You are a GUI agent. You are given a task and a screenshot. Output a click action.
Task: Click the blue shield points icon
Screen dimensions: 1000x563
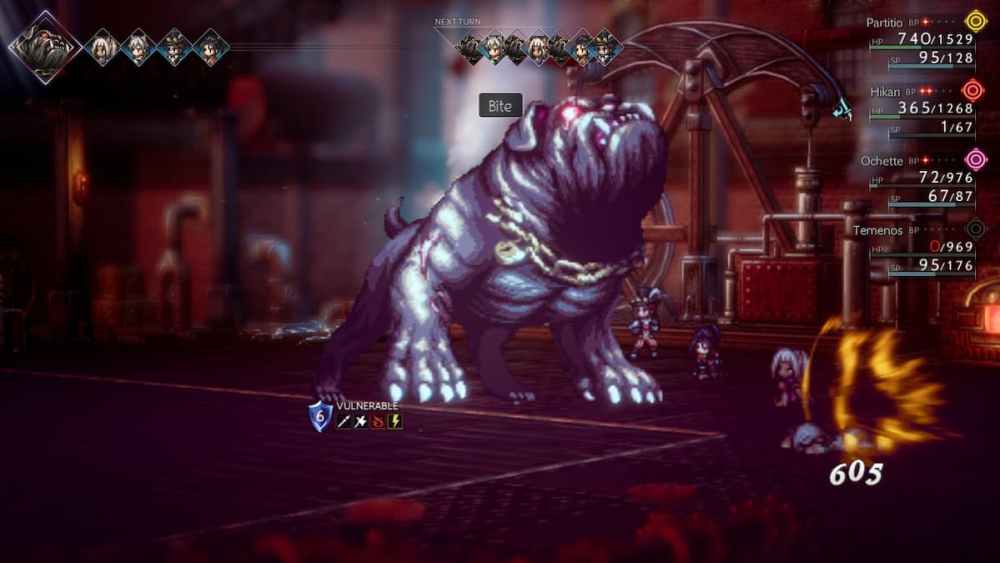coord(320,416)
